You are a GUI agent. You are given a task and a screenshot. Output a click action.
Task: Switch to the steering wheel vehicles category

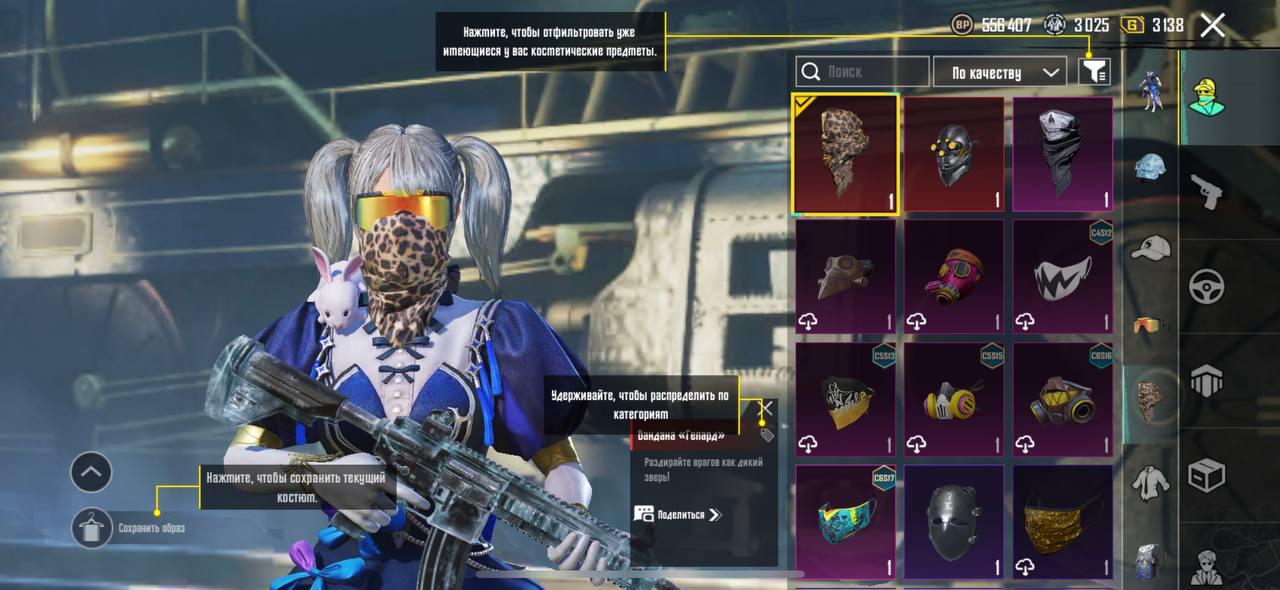(1207, 287)
